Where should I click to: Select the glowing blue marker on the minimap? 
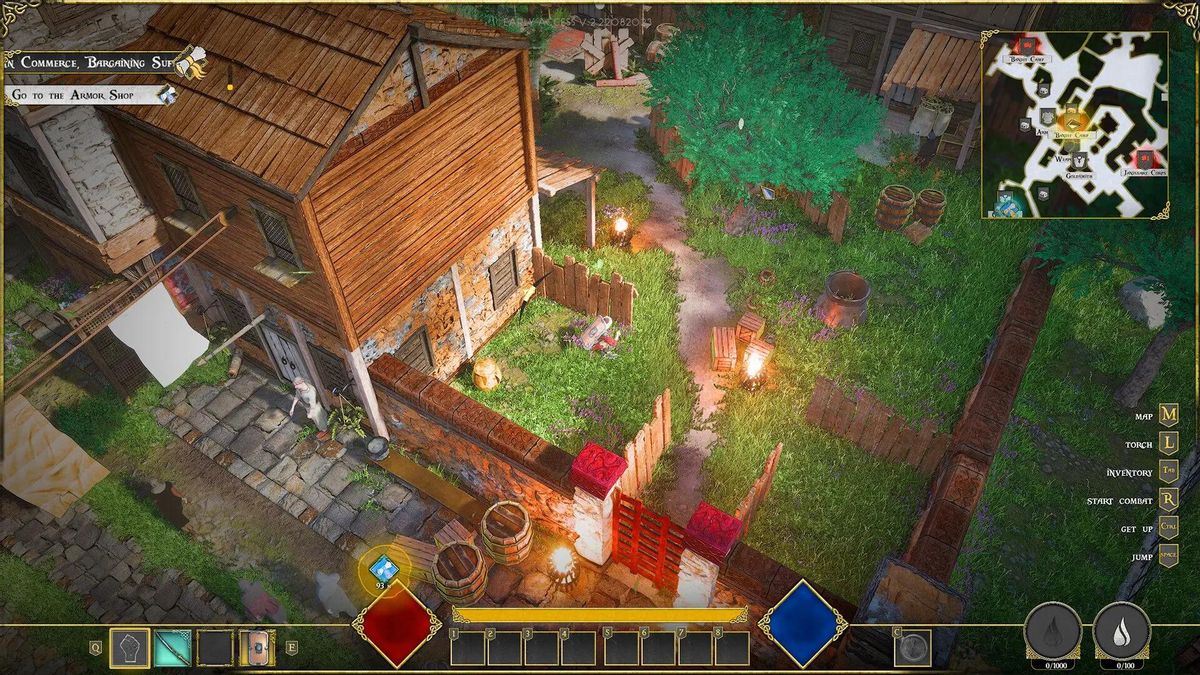pos(1008,203)
